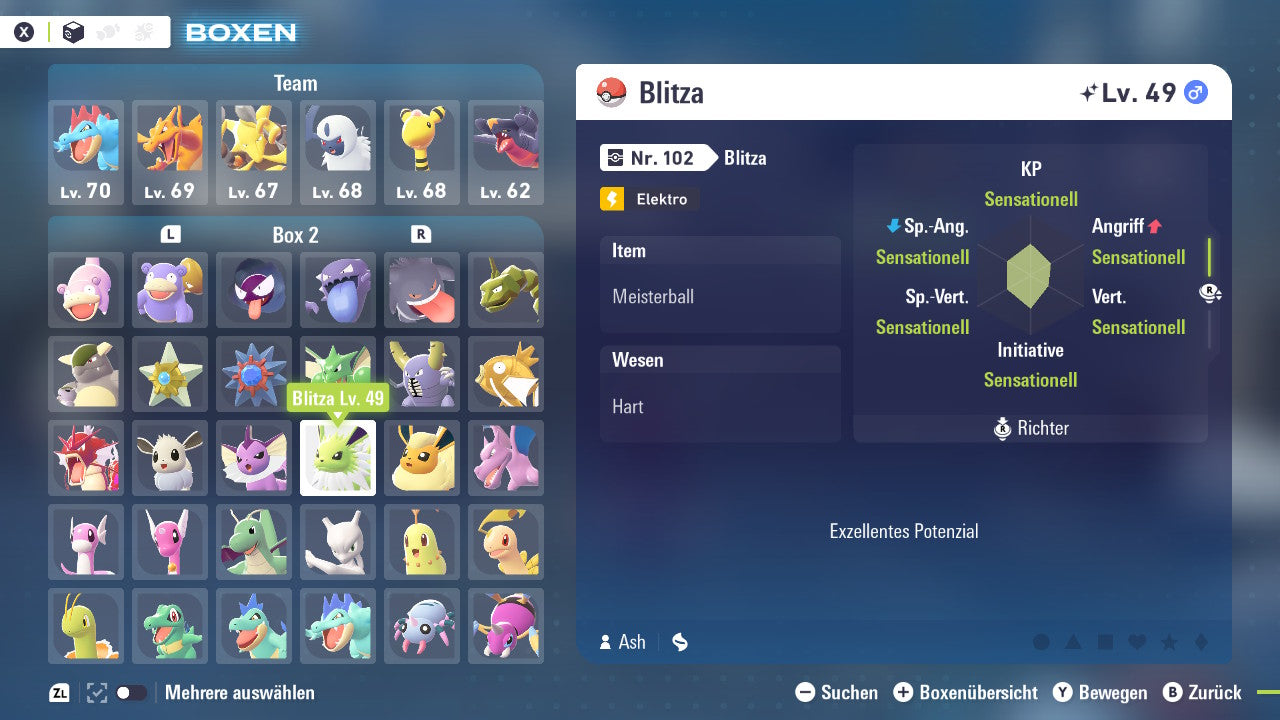The image size is (1280, 720).
Task: Select the Team panel header
Action: (295, 83)
